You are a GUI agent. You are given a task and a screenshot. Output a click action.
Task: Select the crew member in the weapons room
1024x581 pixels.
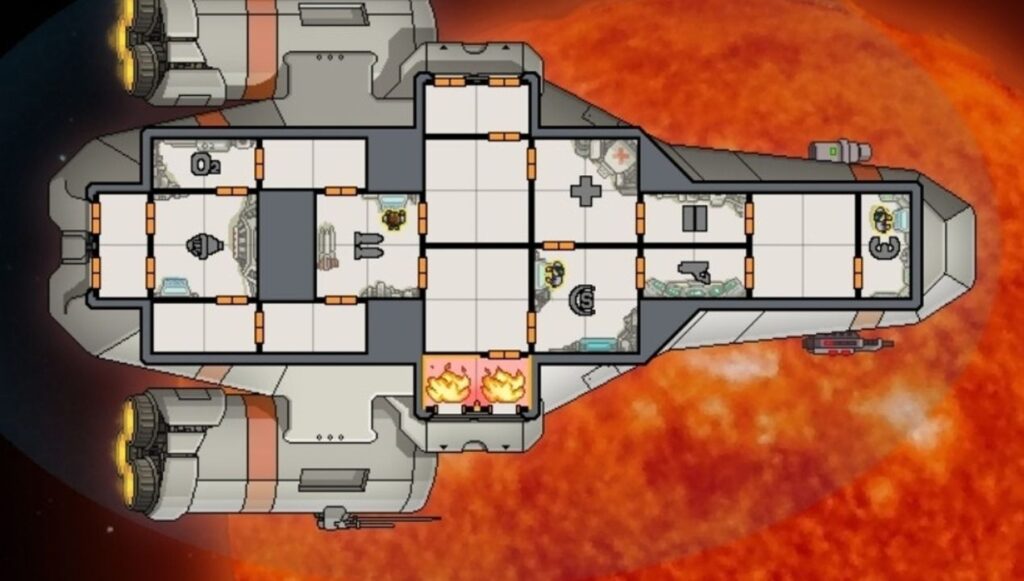coord(395,218)
